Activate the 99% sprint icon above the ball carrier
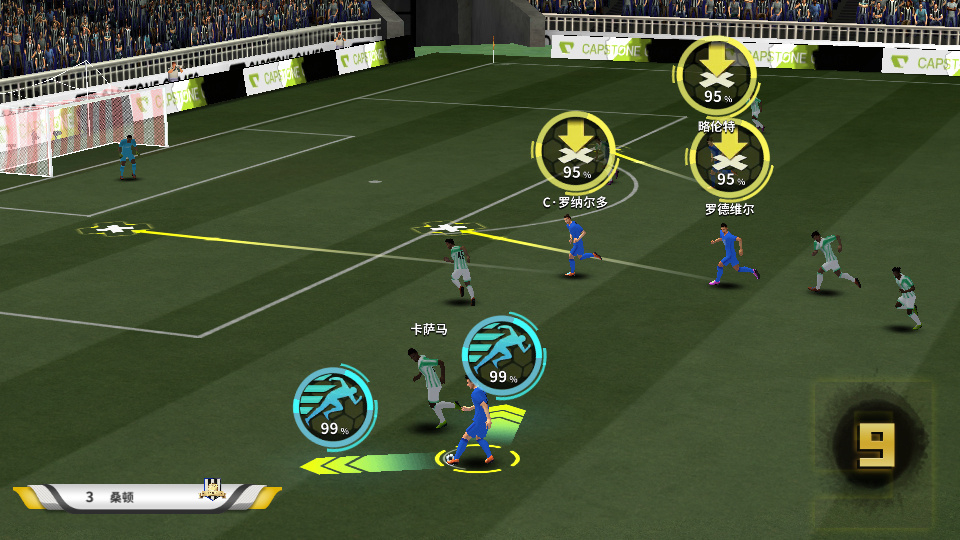960x540 pixels. click(x=503, y=355)
